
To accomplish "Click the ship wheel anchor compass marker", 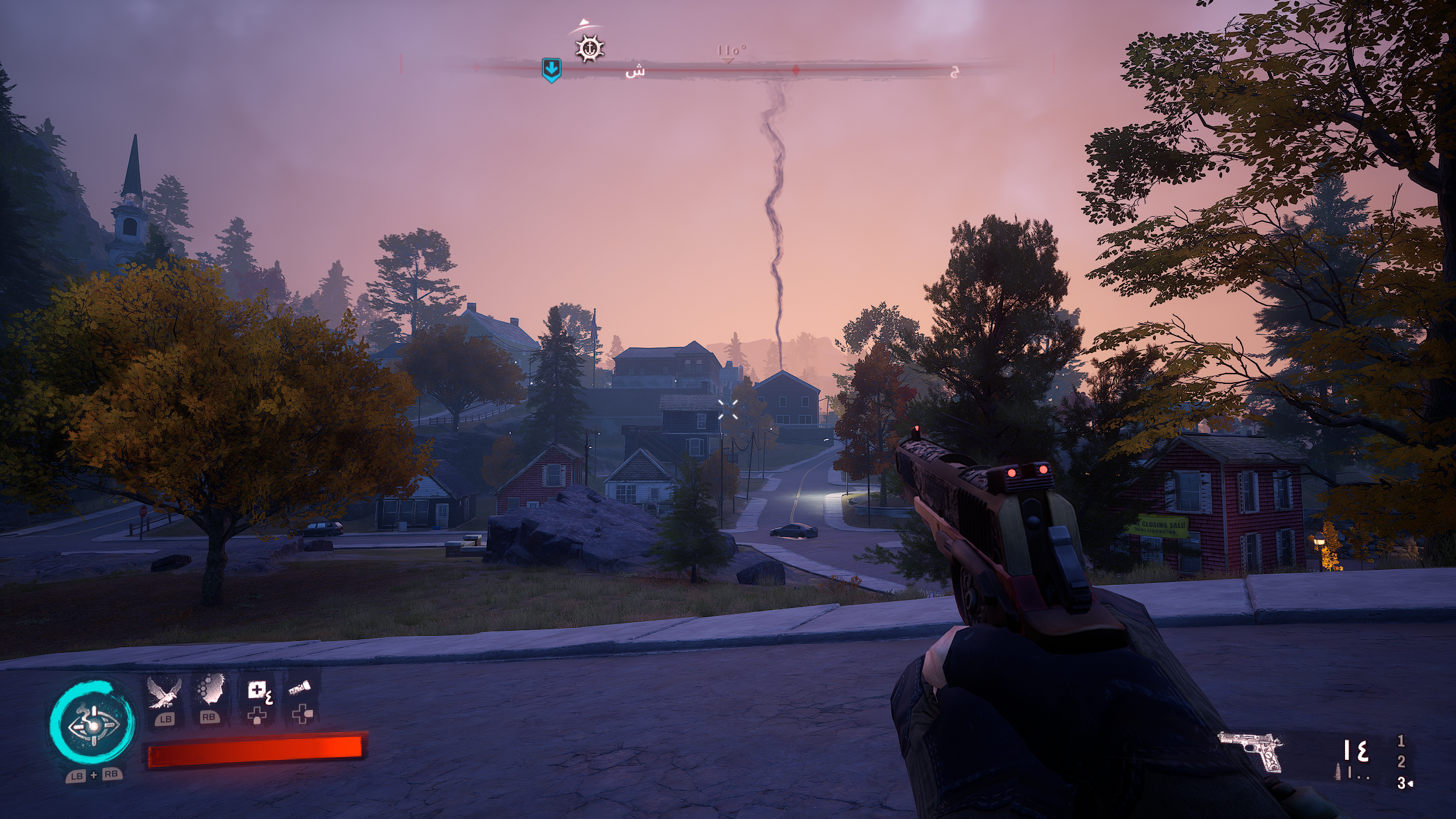I will pos(590,48).
